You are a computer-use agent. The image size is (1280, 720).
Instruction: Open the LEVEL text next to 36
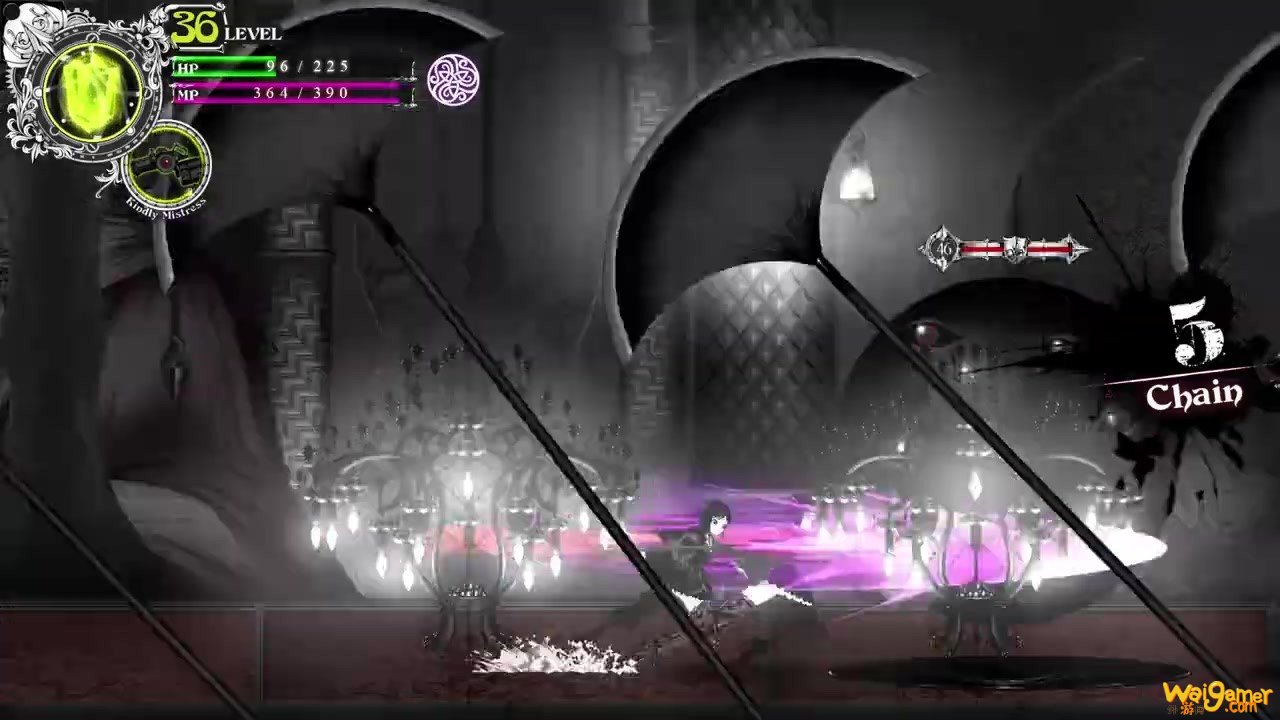[253, 32]
